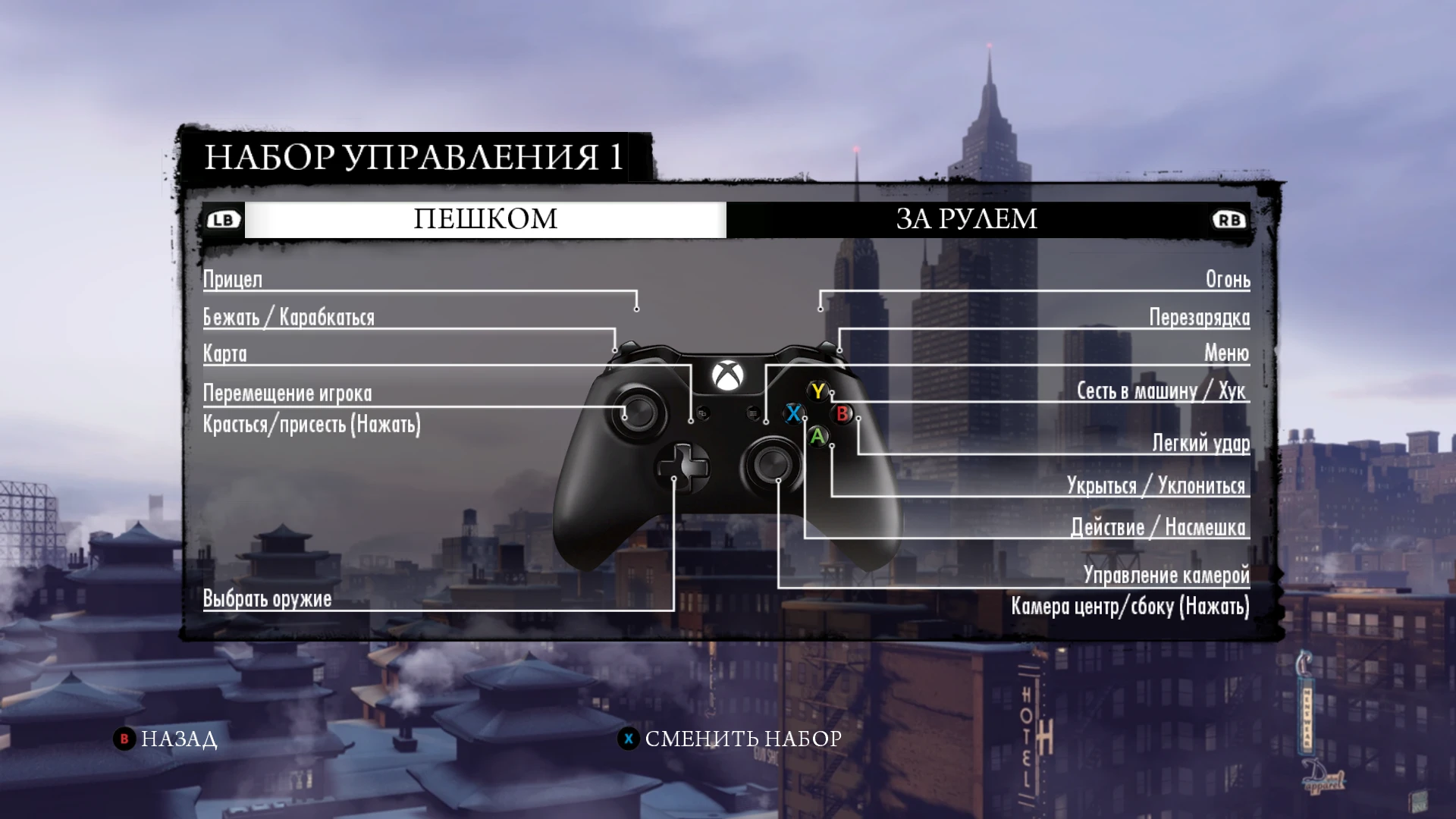Viewport: 1456px width, 819px height.
Task: Click the Прицел control label
Action: click(x=231, y=280)
